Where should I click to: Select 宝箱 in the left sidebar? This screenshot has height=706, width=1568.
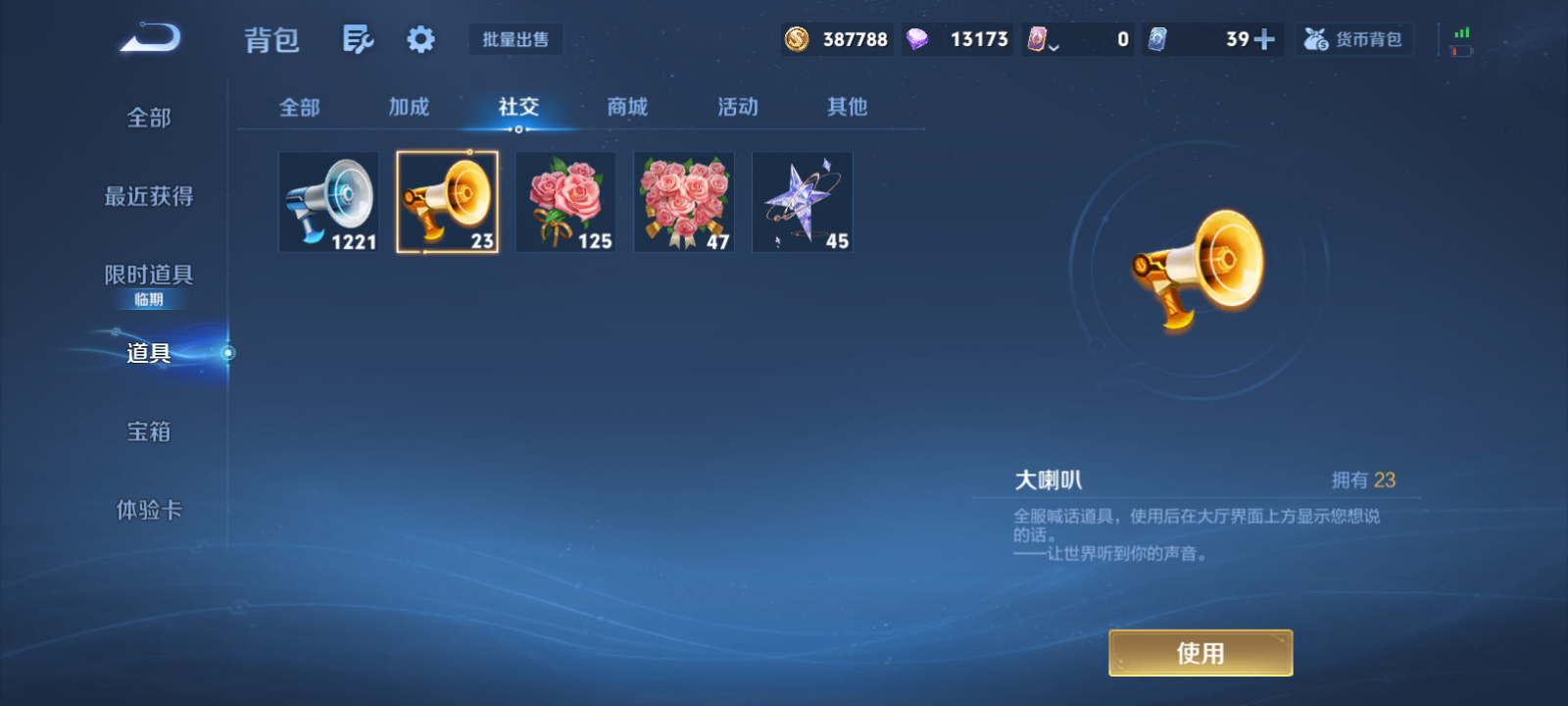149,431
